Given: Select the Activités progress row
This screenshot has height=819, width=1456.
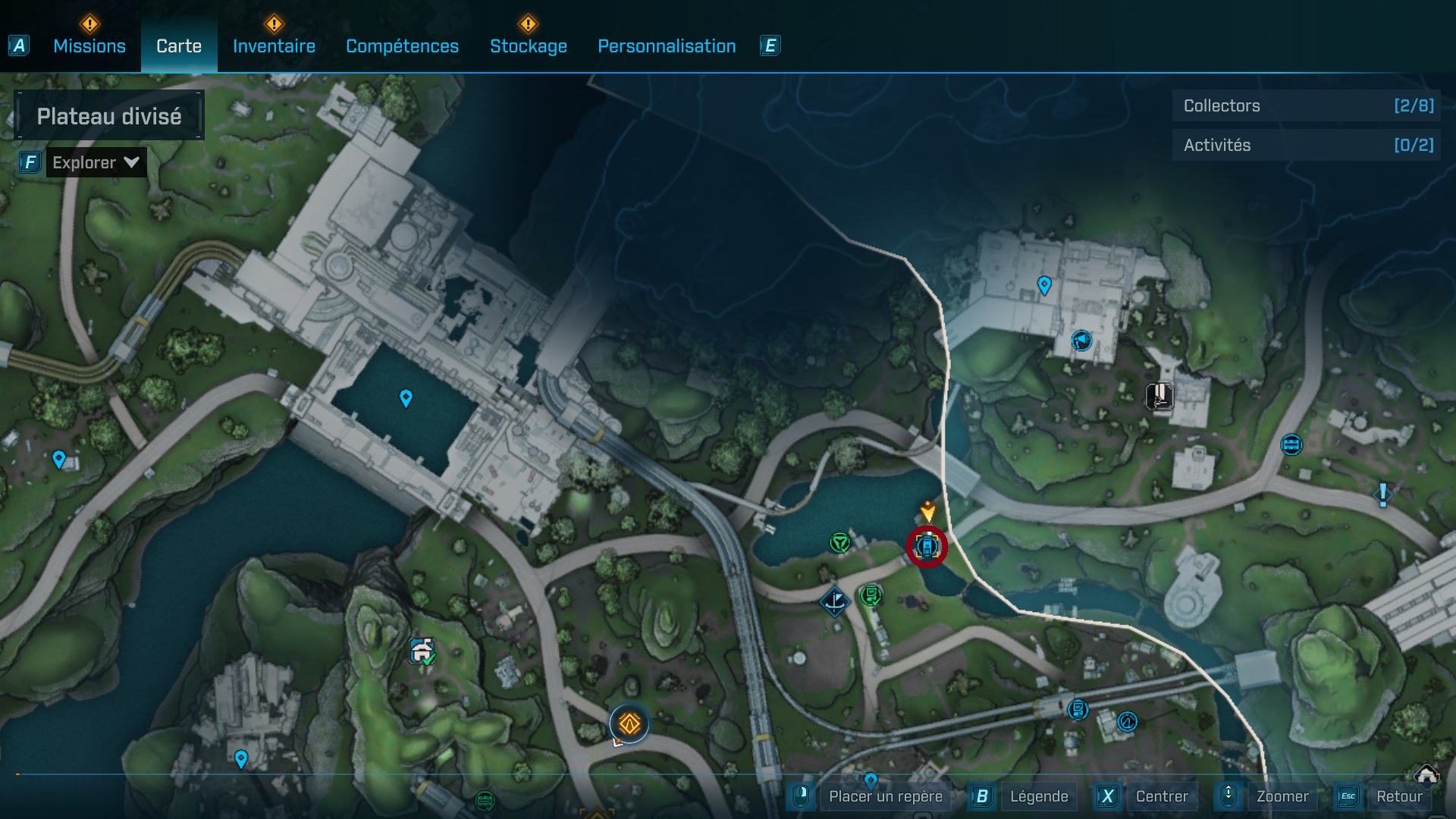Looking at the screenshot, I should [1307, 145].
